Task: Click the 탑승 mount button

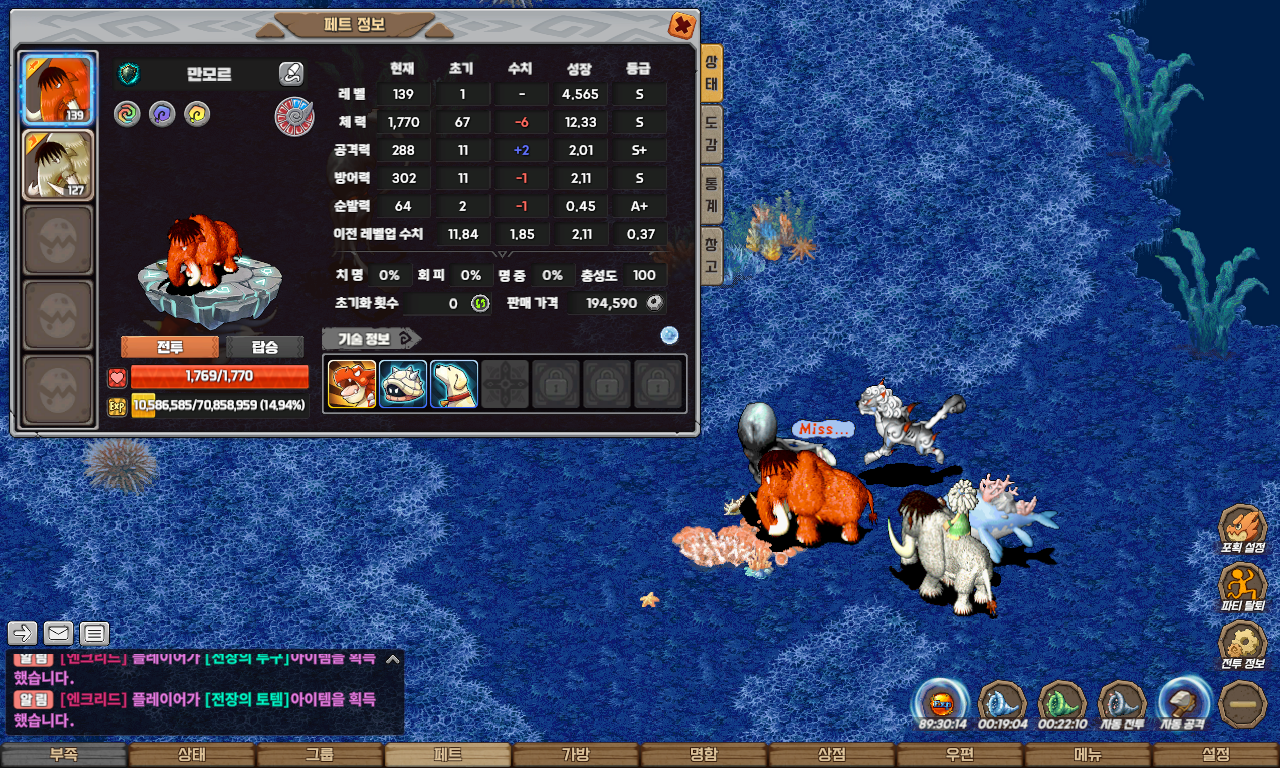Action: point(265,347)
